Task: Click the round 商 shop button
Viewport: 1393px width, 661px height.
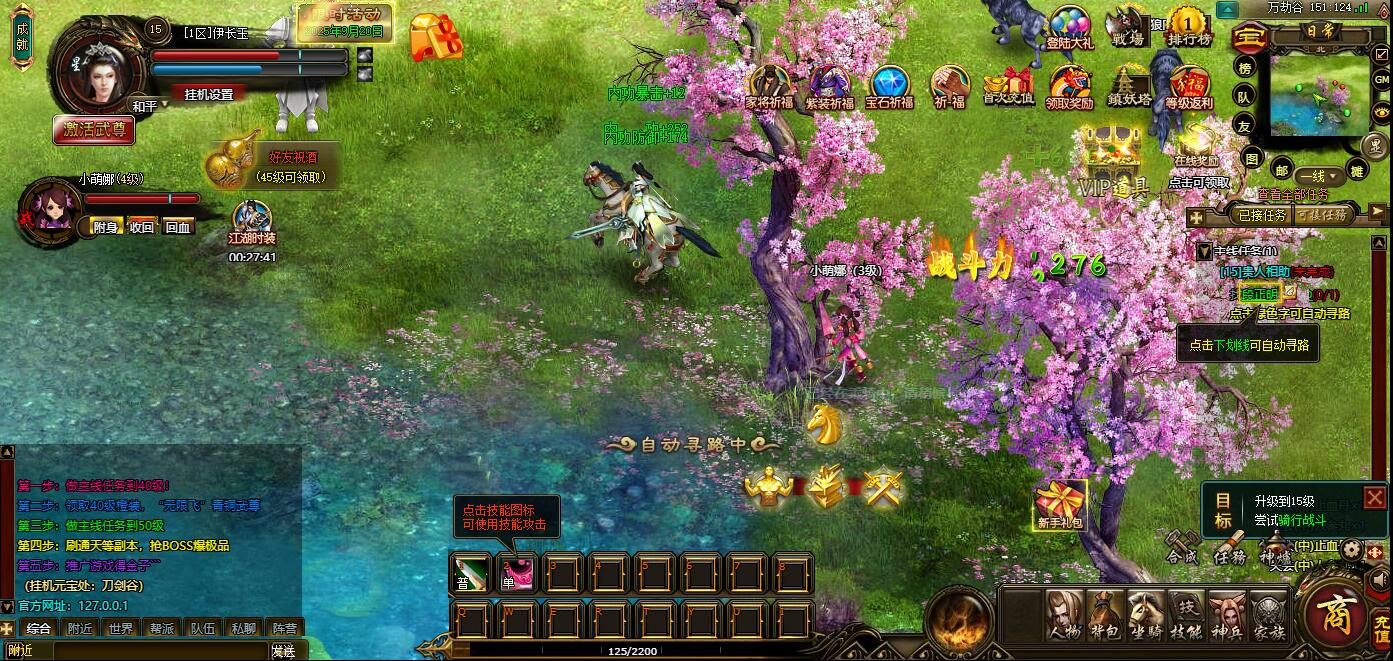Action: tap(1335, 614)
